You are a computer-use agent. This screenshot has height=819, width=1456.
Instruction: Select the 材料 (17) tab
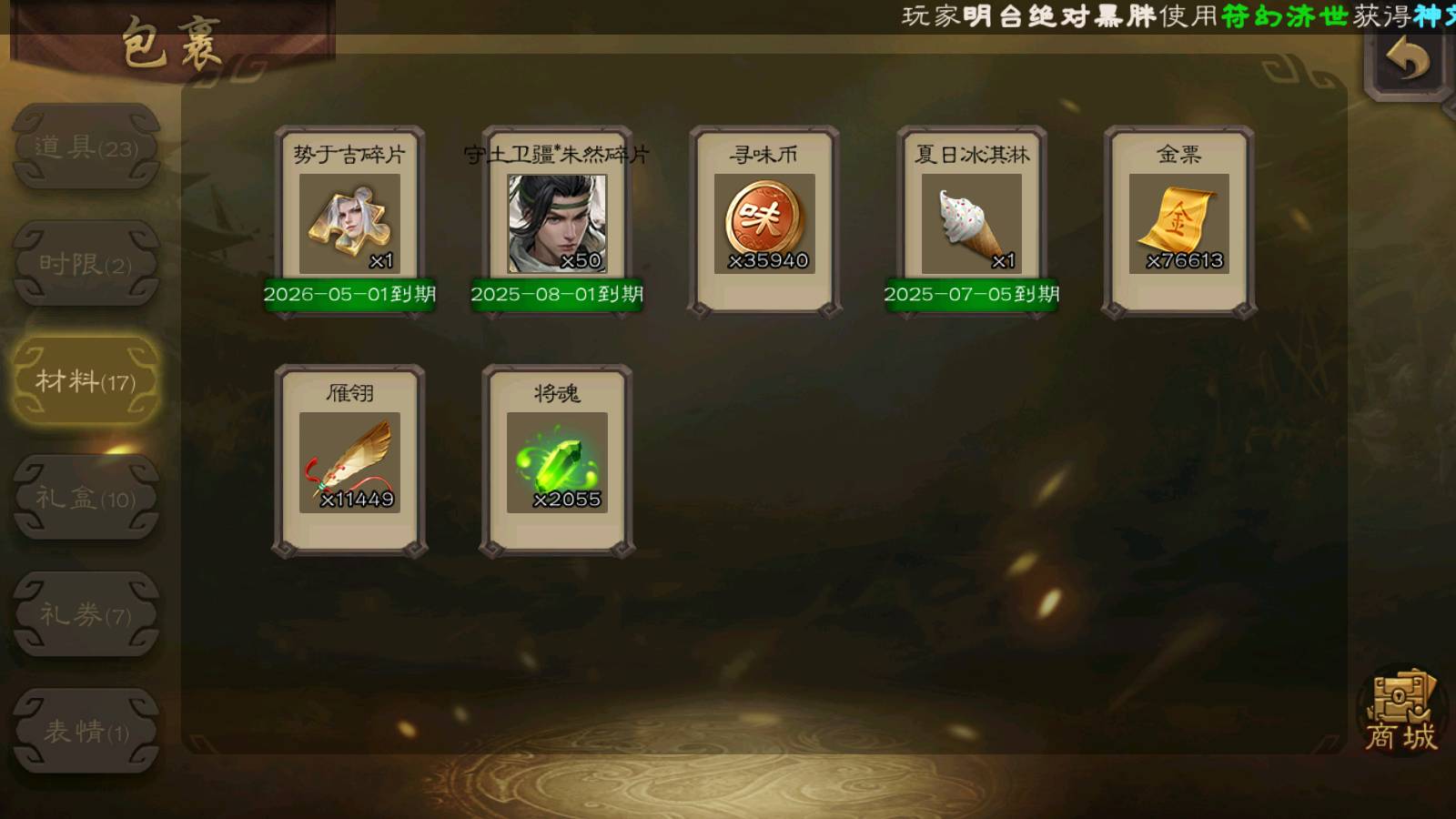tap(86, 380)
